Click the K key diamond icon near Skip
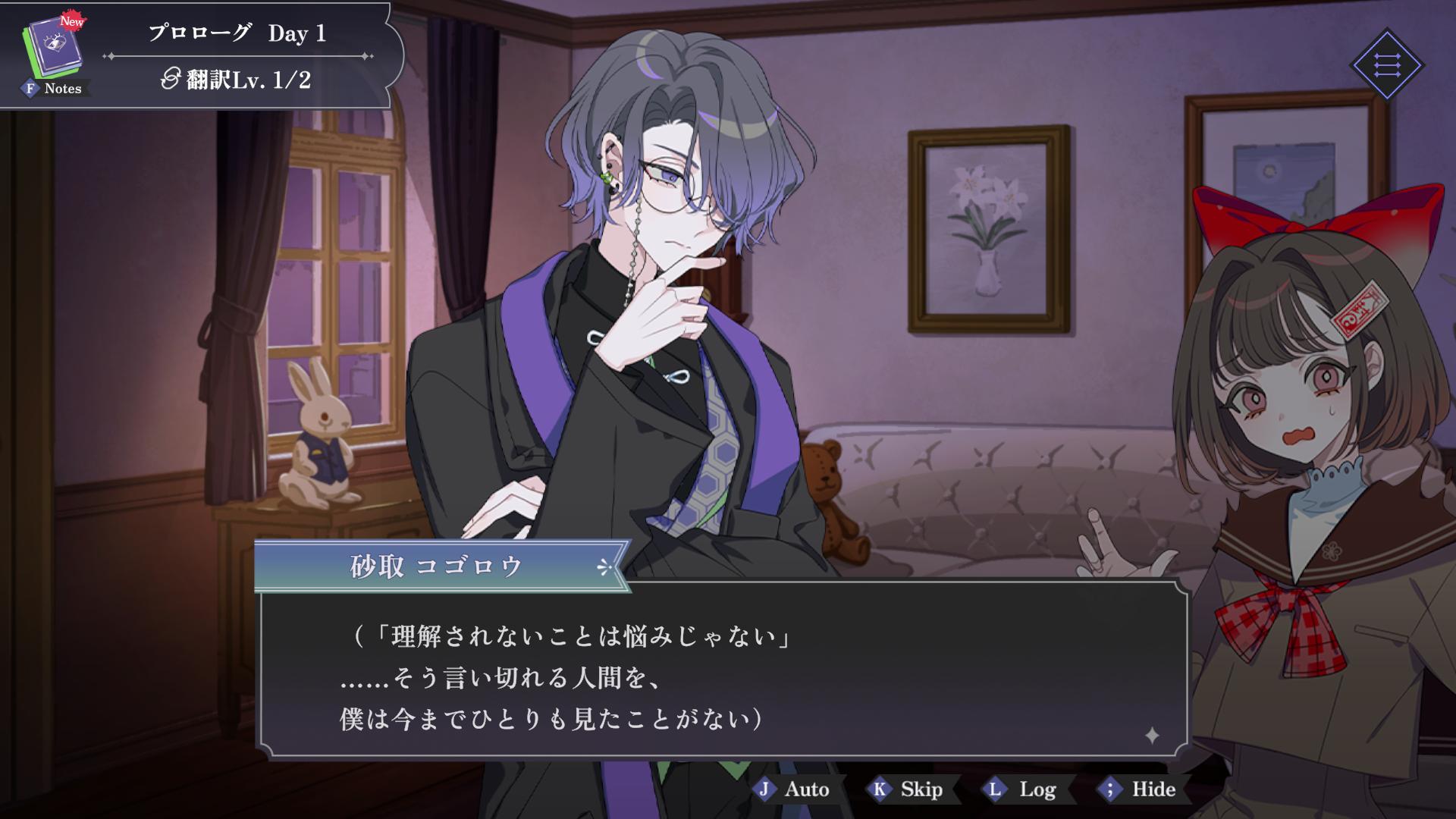The width and height of the screenshot is (1456, 819). point(878,789)
